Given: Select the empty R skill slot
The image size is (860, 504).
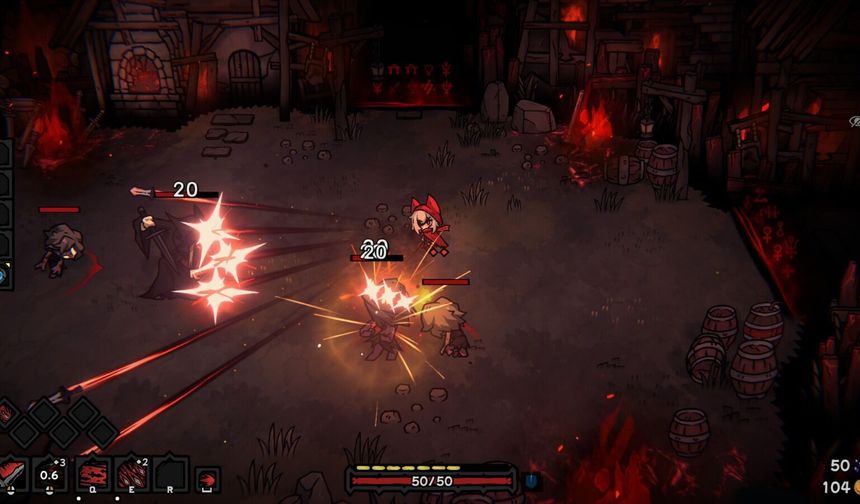Looking at the screenshot, I should click(x=170, y=474).
